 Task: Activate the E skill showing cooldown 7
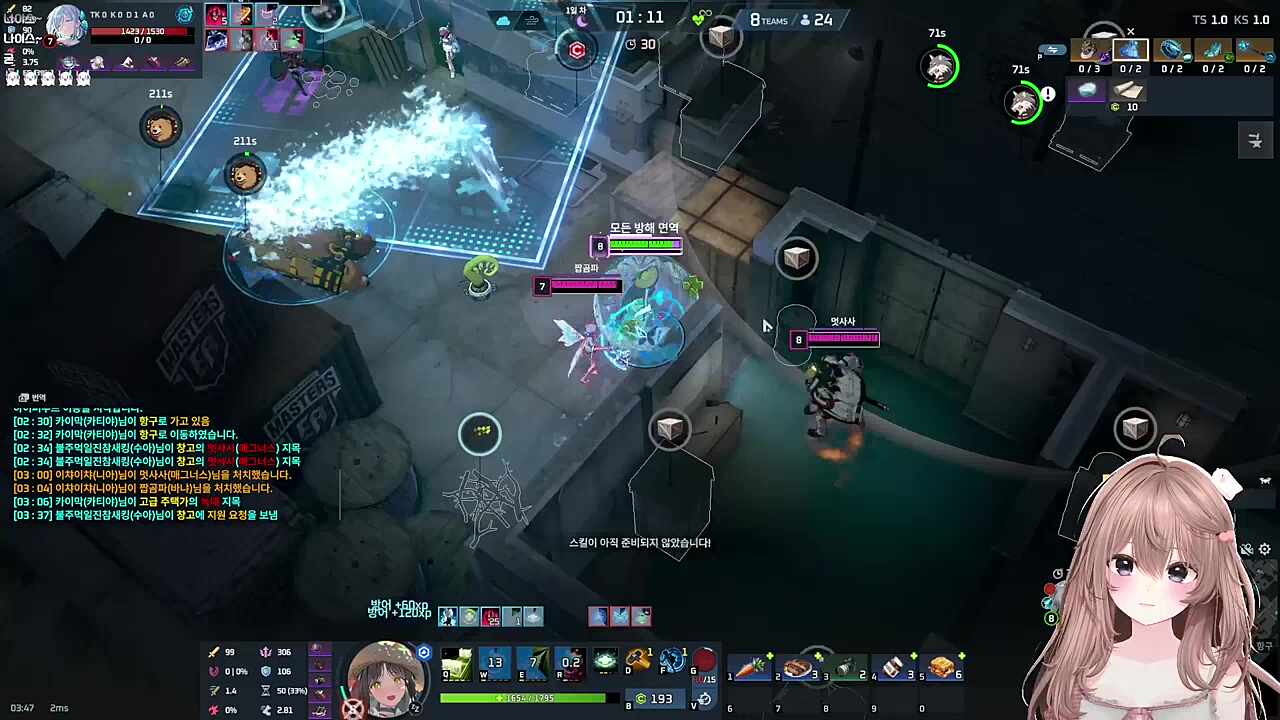pyautogui.click(x=533, y=663)
